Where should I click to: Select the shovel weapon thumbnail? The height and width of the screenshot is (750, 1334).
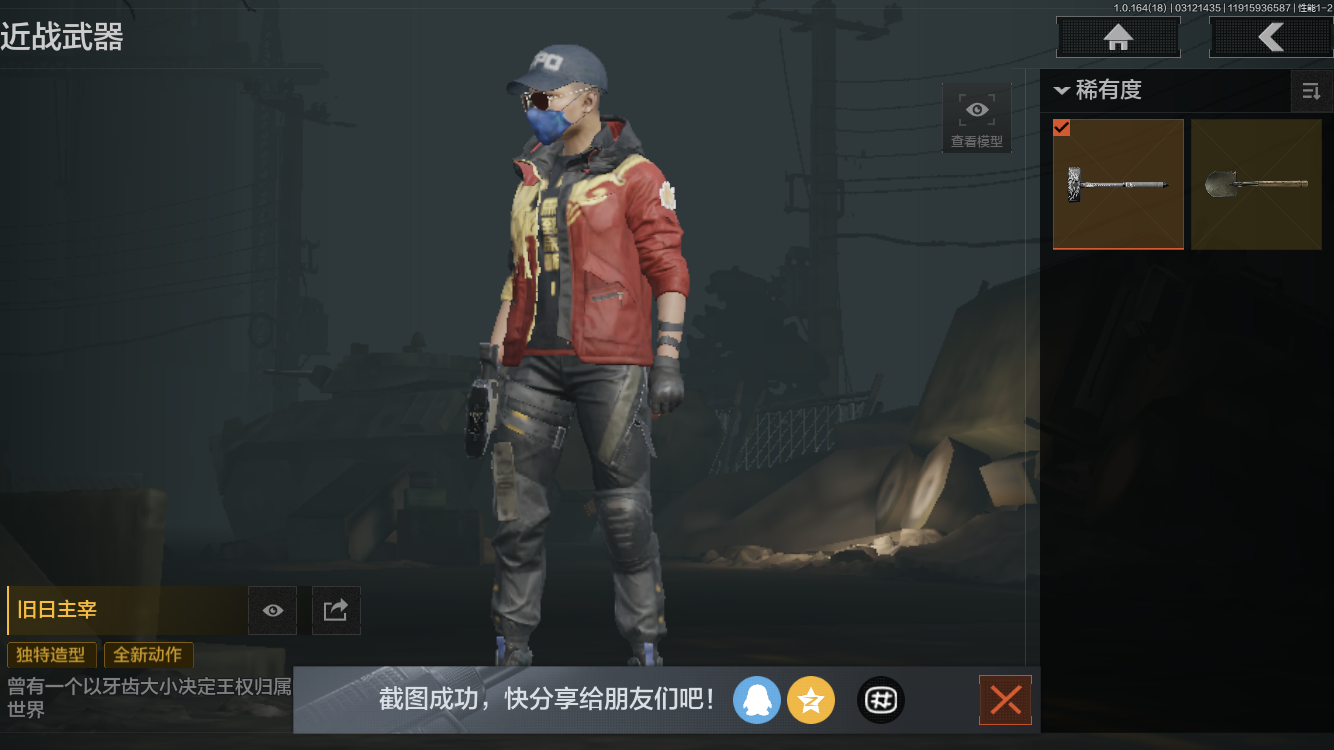pos(1255,184)
